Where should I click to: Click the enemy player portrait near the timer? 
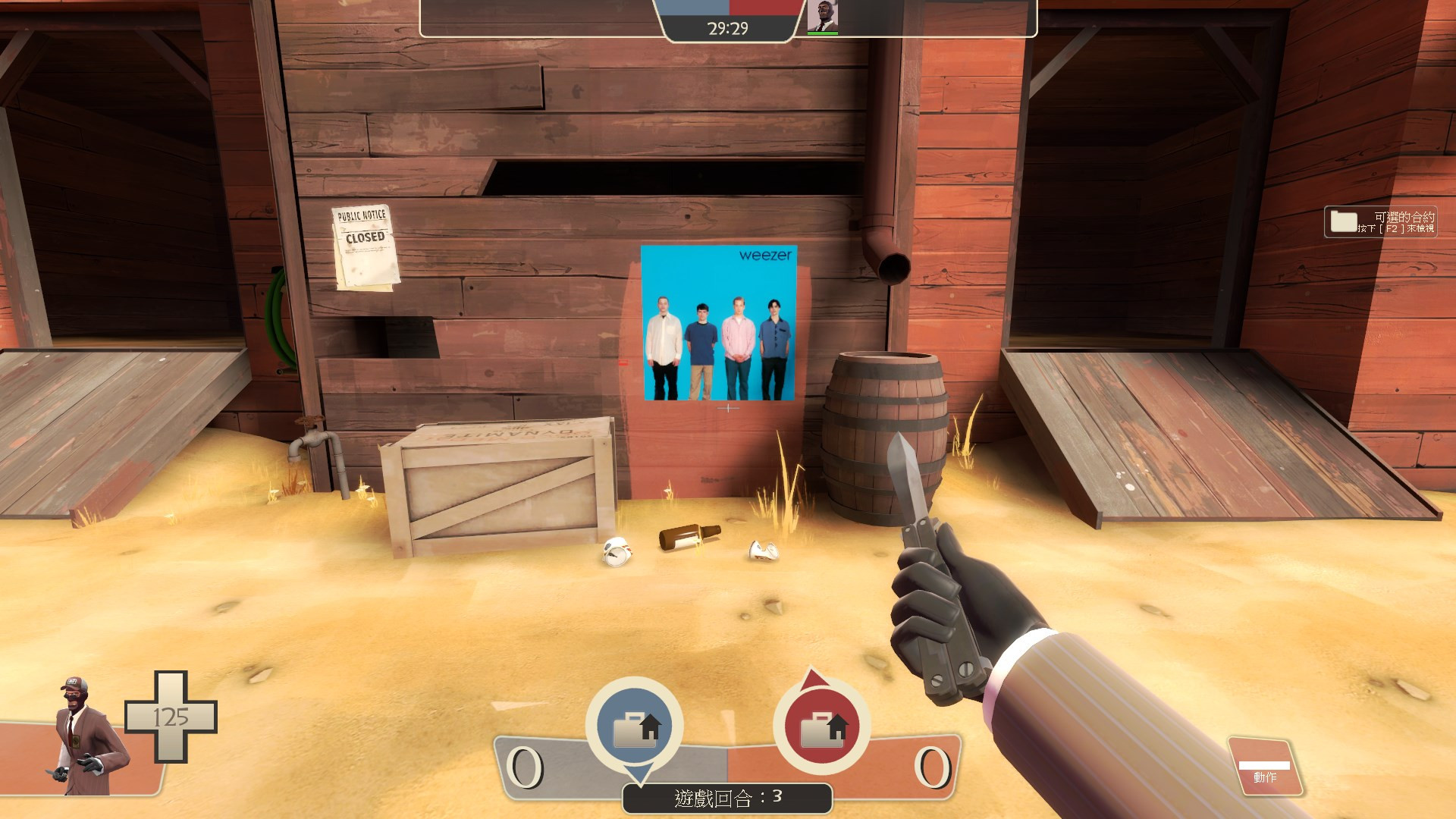(824, 15)
